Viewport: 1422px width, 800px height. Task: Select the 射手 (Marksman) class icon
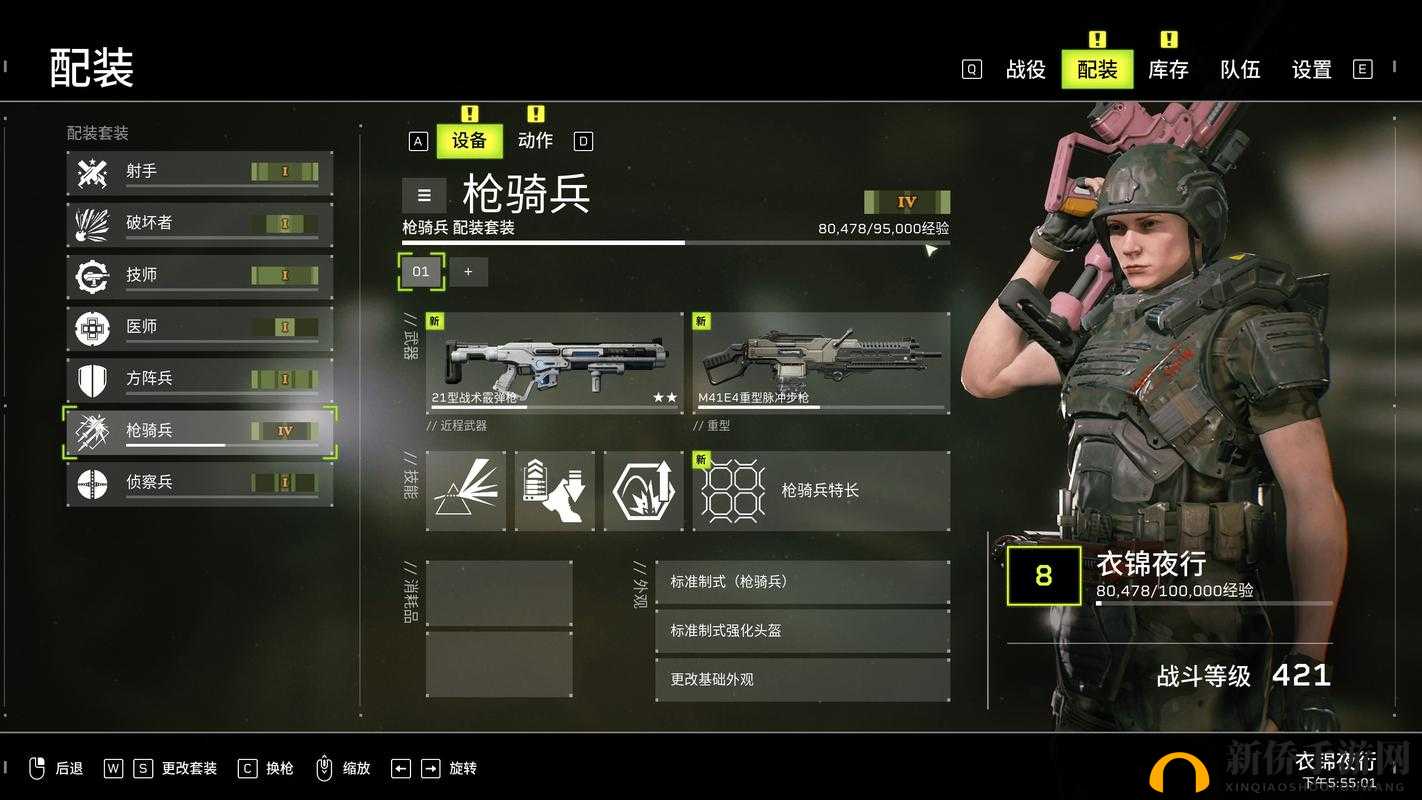[x=93, y=171]
